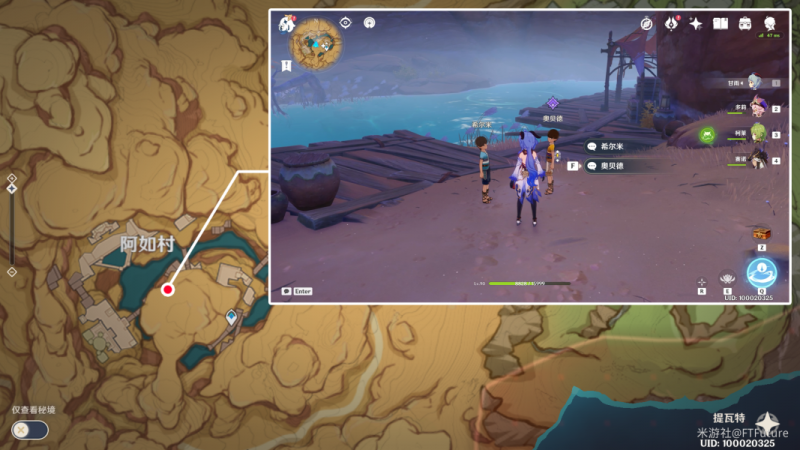Click the green co-op gamepad icon
The image size is (800, 450).
[x=708, y=134]
